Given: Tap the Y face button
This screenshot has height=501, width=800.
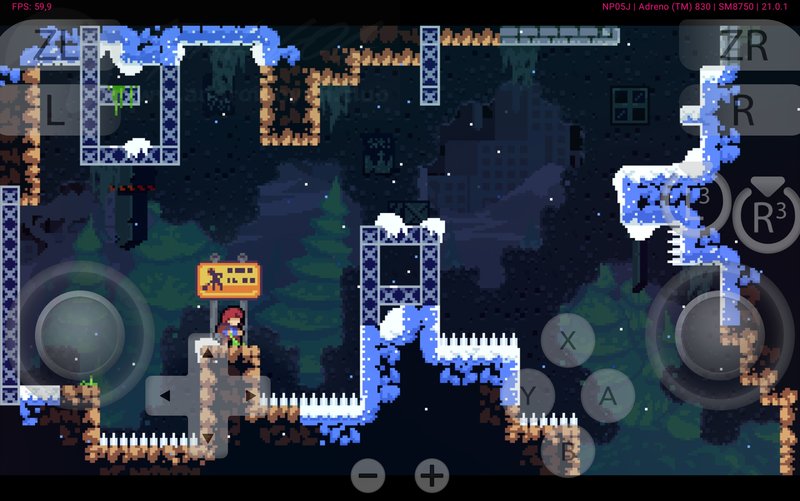Looking at the screenshot, I should click(x=529, y=395).
